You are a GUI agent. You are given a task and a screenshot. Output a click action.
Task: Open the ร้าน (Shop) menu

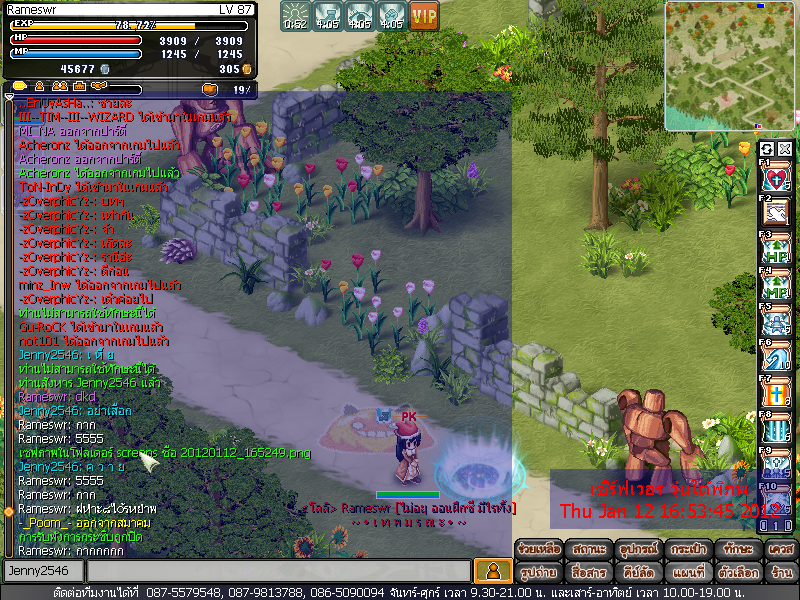click(x=779, y=573)
